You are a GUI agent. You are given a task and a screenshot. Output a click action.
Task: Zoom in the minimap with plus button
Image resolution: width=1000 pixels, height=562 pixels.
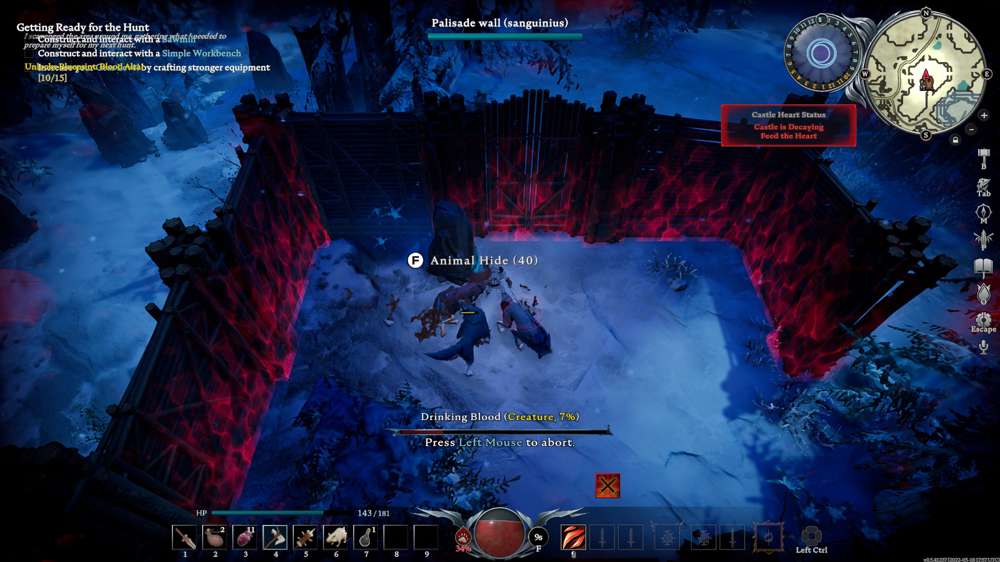(x=984, y=116)
